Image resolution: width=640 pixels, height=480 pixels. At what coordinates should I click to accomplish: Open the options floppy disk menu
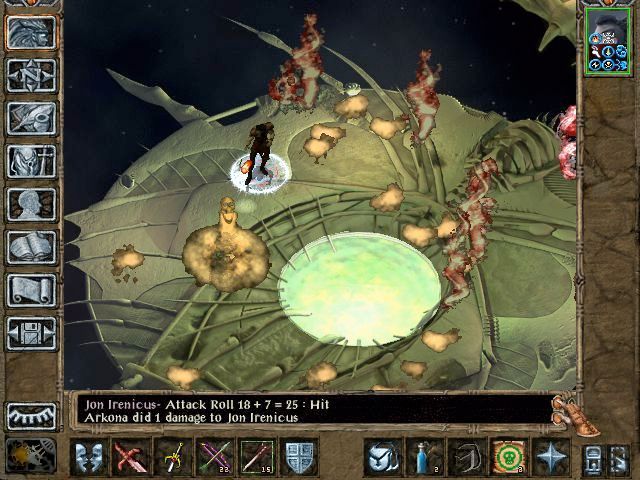[x=31, y=333]
